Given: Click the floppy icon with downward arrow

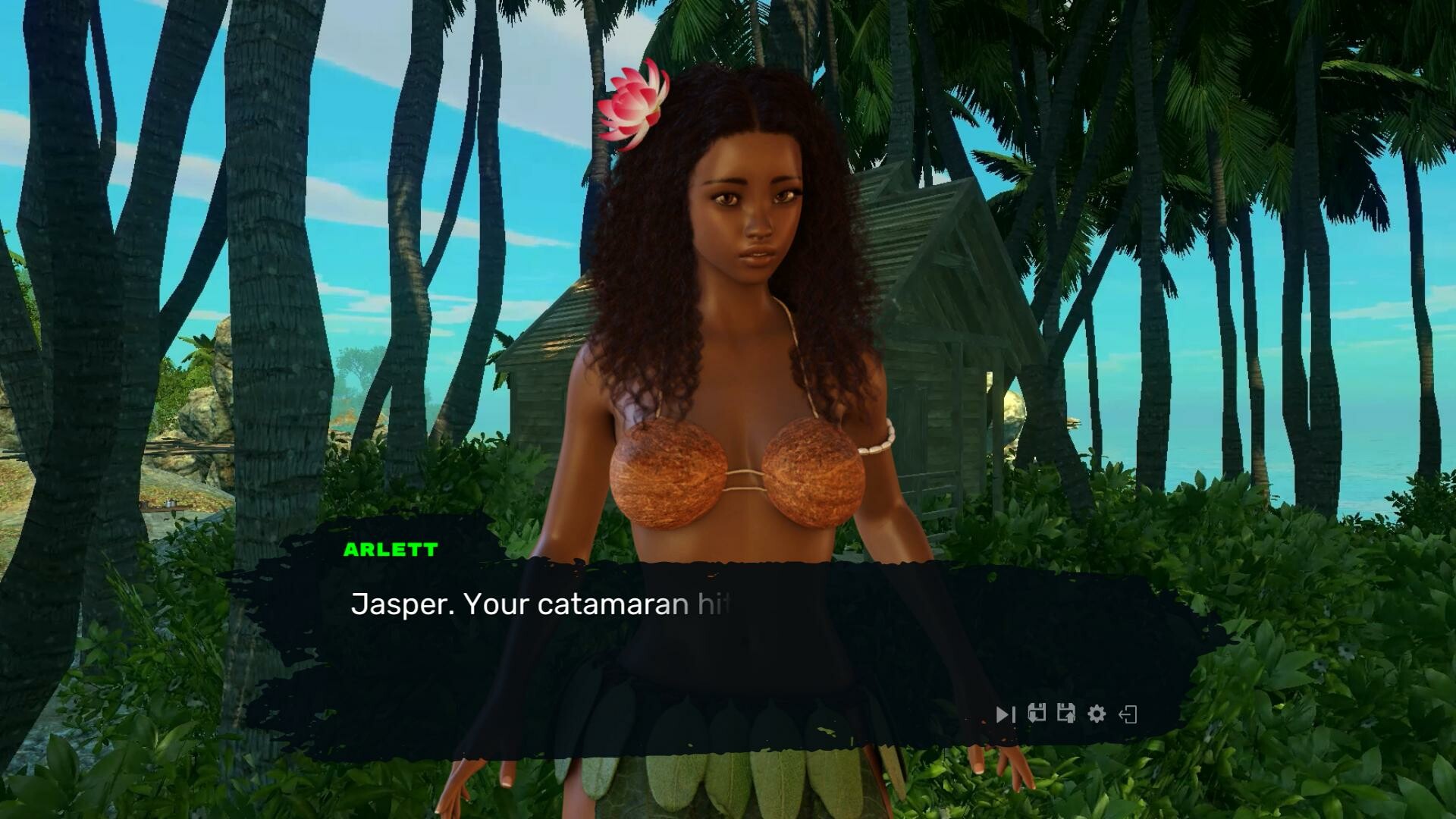Looking at the screenshot, I should click(x=1037, y=713).
